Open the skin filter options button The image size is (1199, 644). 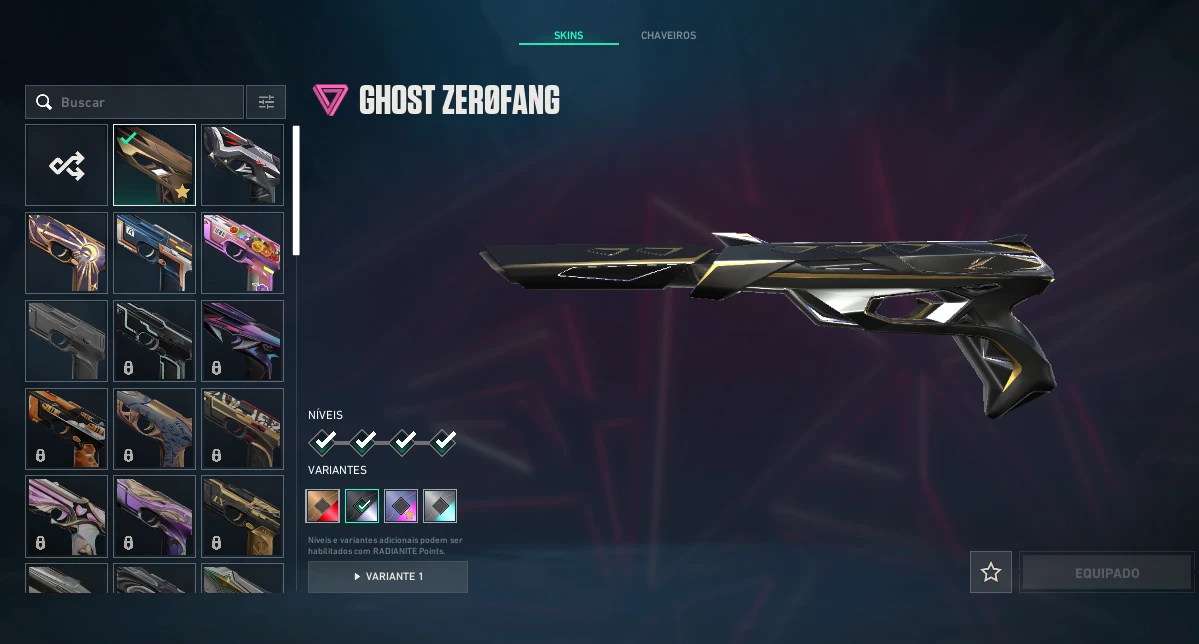[x=266, y=102]
